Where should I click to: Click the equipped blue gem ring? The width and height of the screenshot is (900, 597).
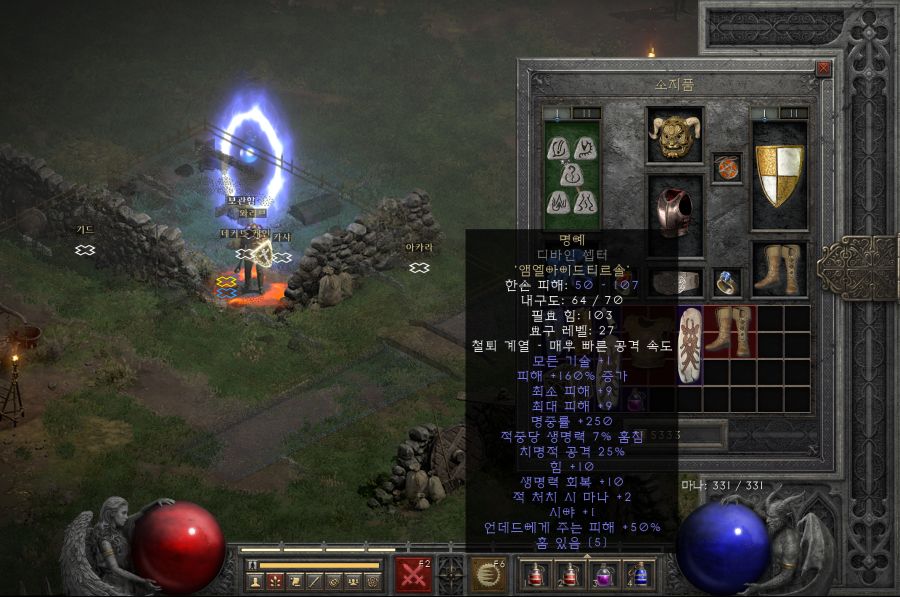coord(727,284)
